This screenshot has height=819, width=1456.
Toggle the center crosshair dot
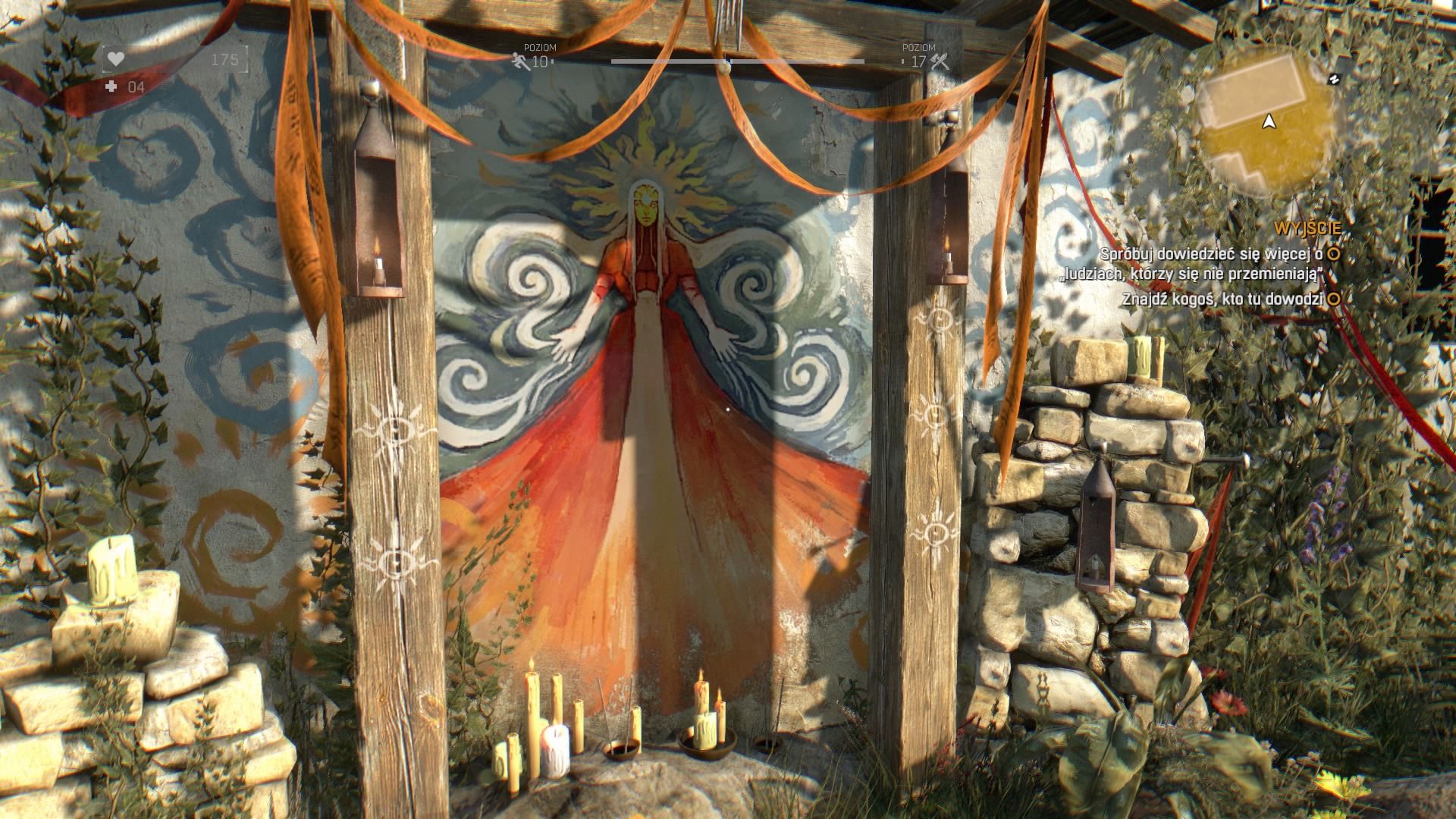(728, 409)
